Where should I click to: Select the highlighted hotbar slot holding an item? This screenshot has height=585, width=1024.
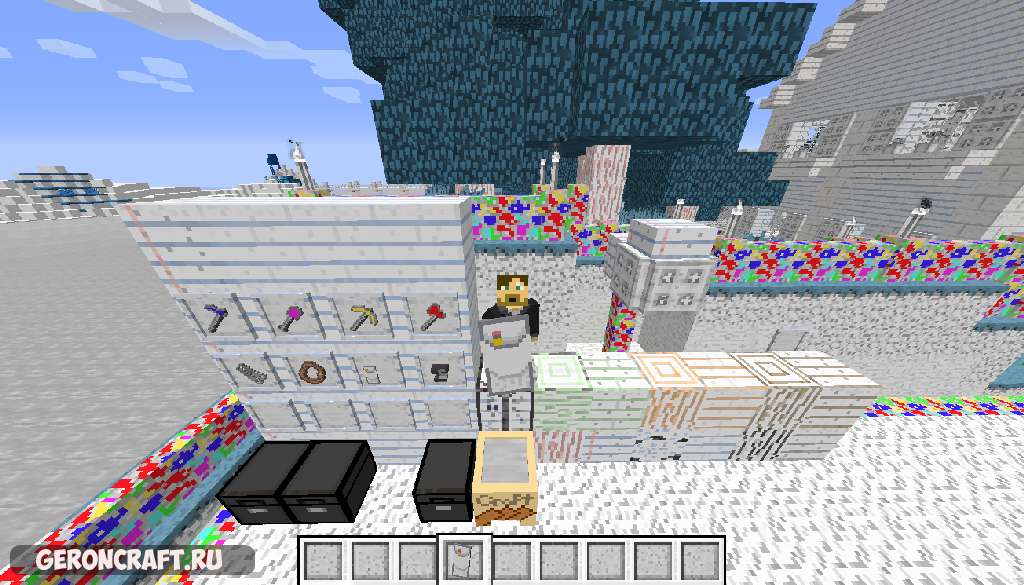click(x=463, y=559)
